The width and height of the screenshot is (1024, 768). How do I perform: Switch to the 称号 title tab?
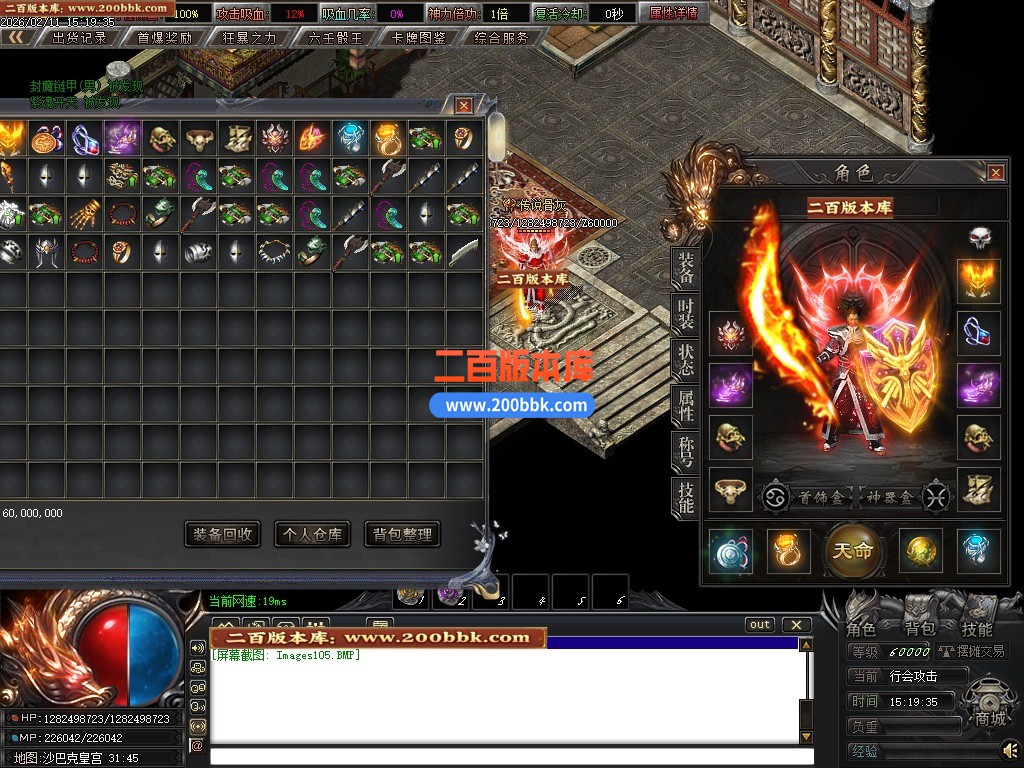(686, 451)
